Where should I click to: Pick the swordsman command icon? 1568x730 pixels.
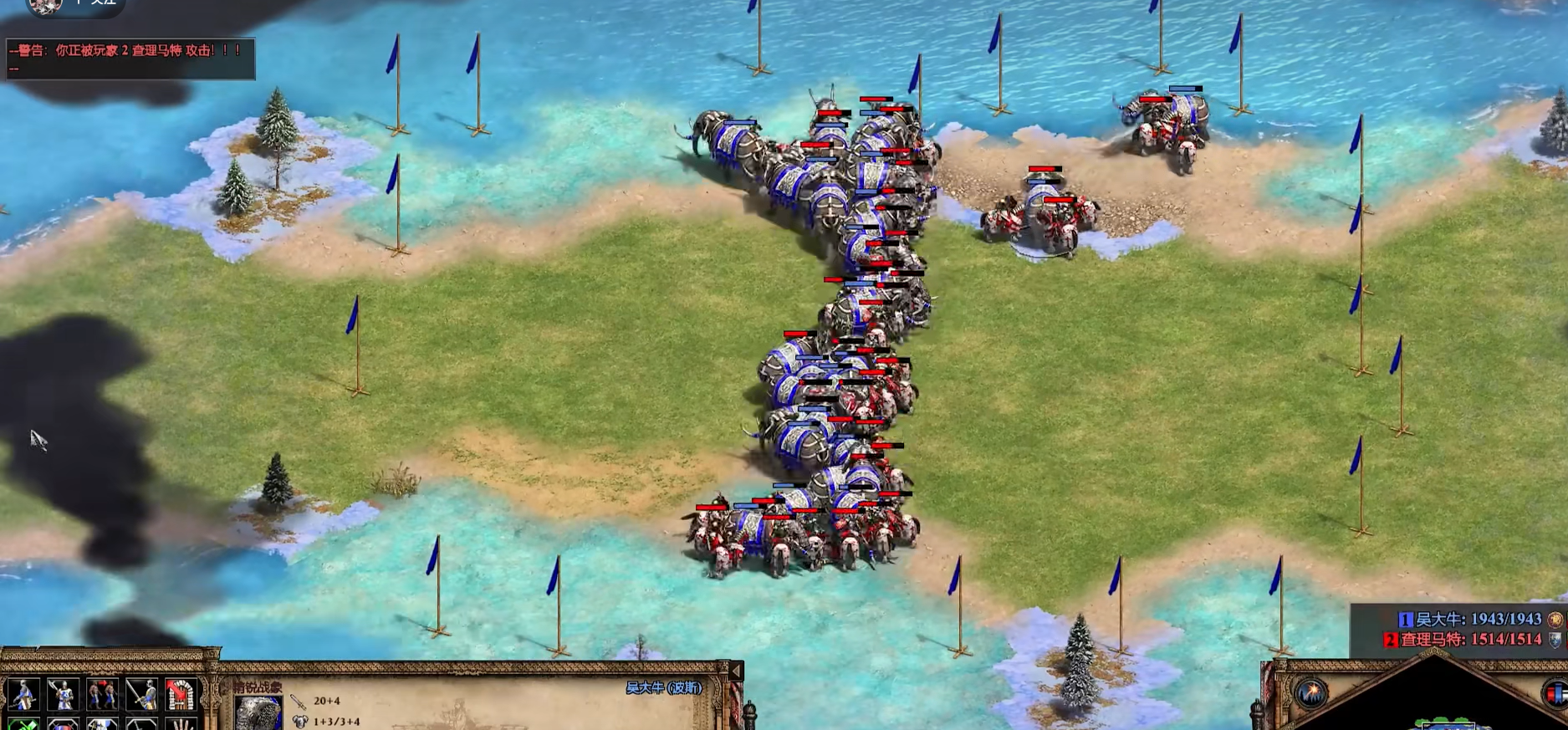142,693
